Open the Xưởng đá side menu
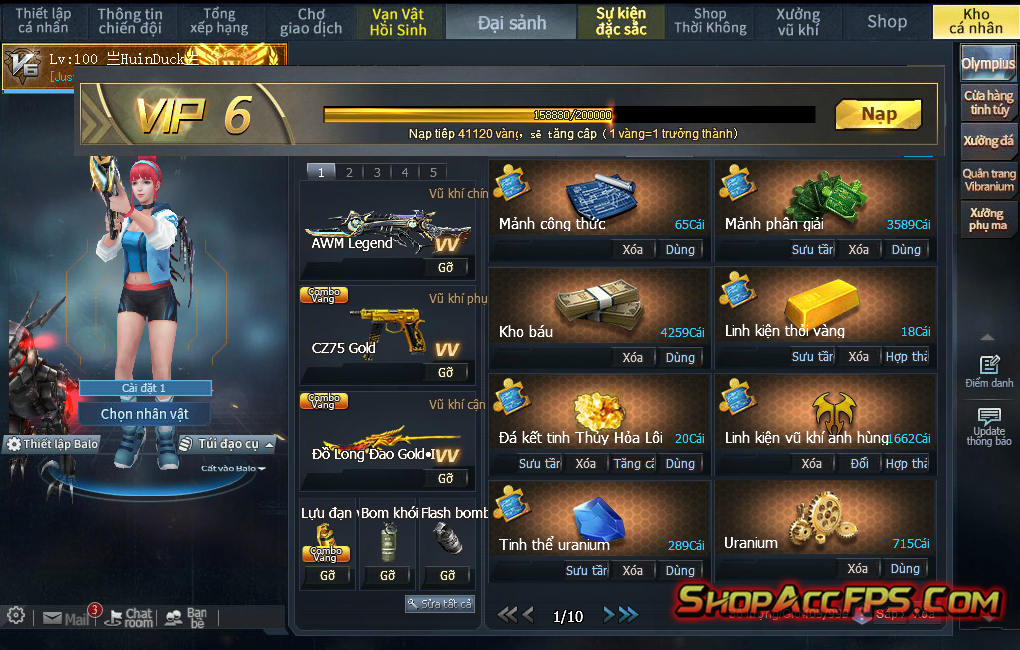Viewport: 1020px width, 650px height. point(988,141)
